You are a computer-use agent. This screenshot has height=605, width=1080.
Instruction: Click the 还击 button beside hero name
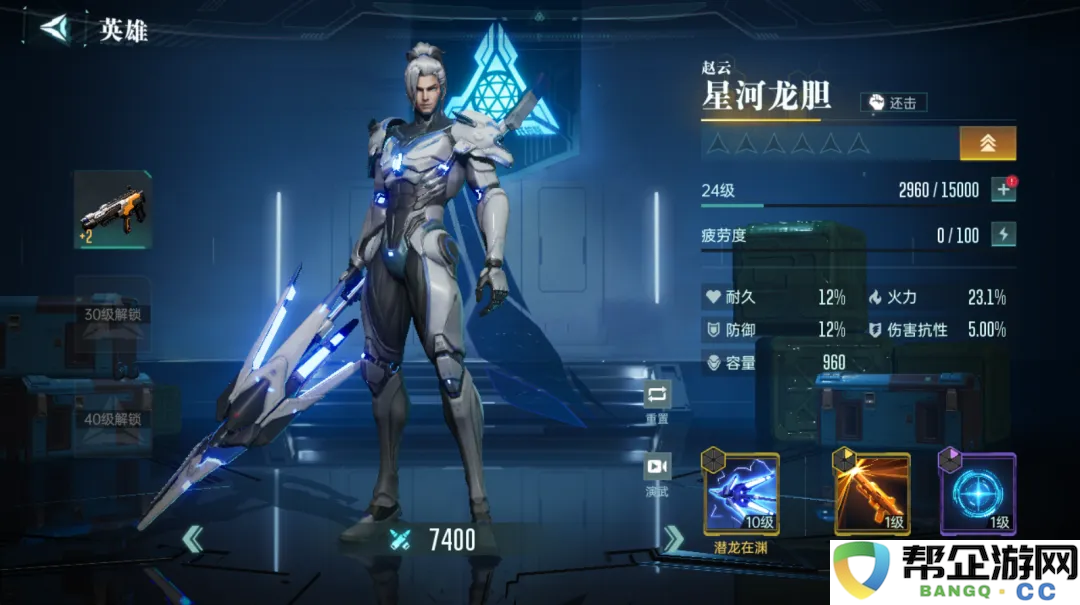[x=893, y=102]
